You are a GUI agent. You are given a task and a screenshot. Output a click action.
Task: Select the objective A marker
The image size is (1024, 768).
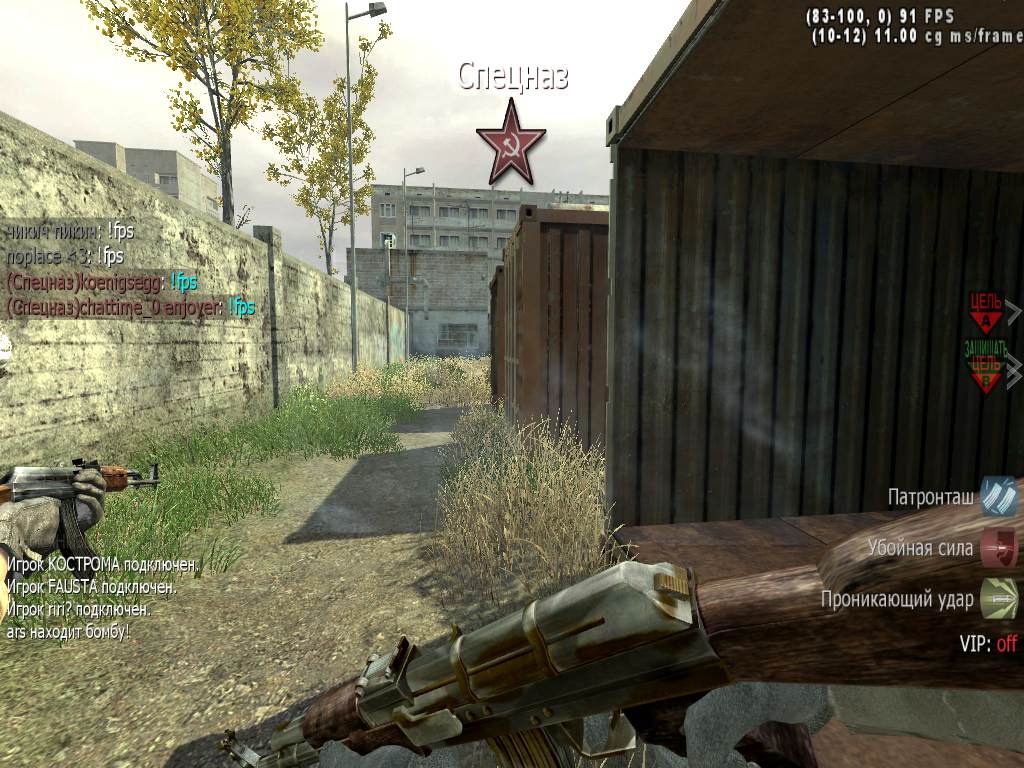click(986, 313)
